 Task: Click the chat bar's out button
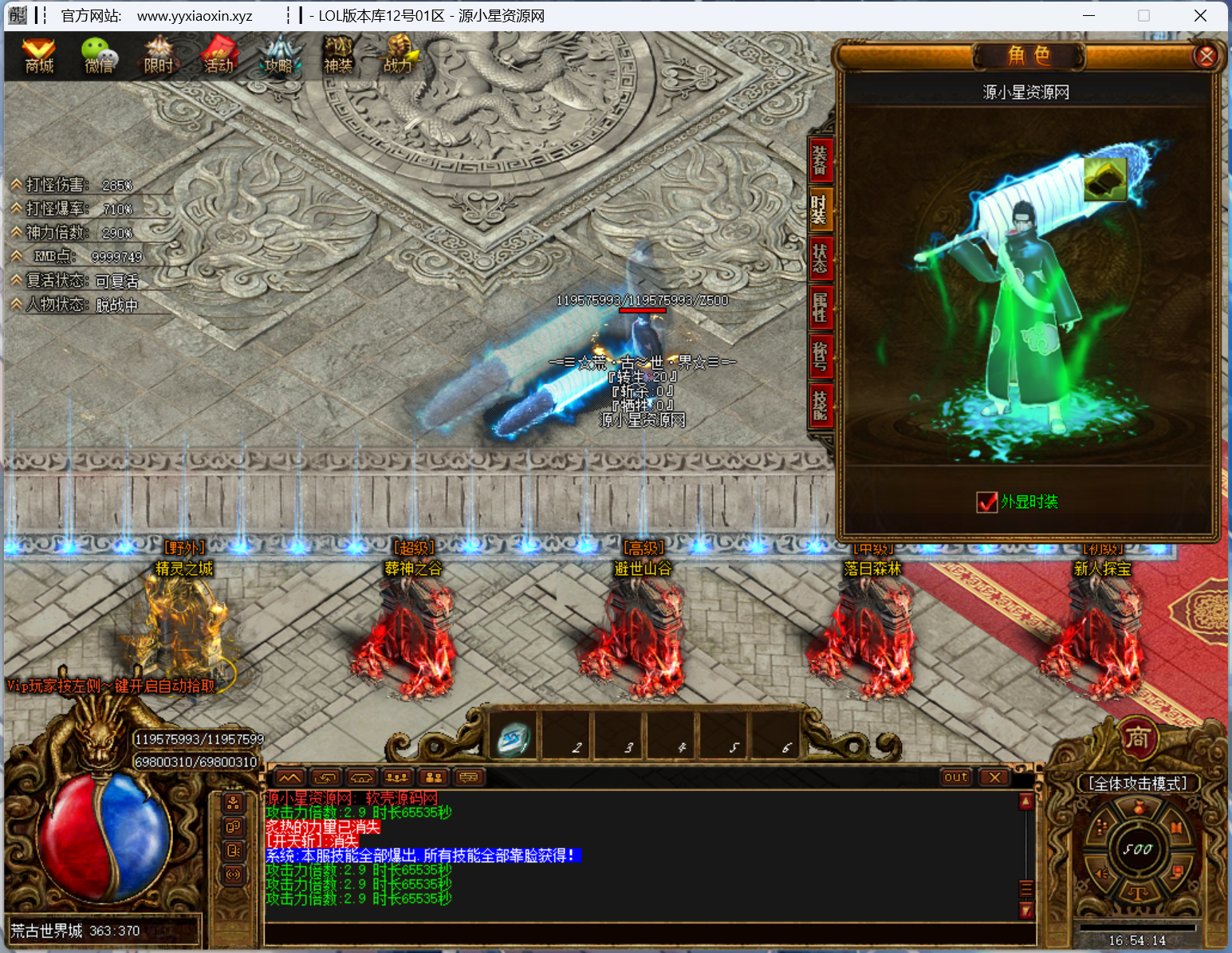[x=955, y=778]
